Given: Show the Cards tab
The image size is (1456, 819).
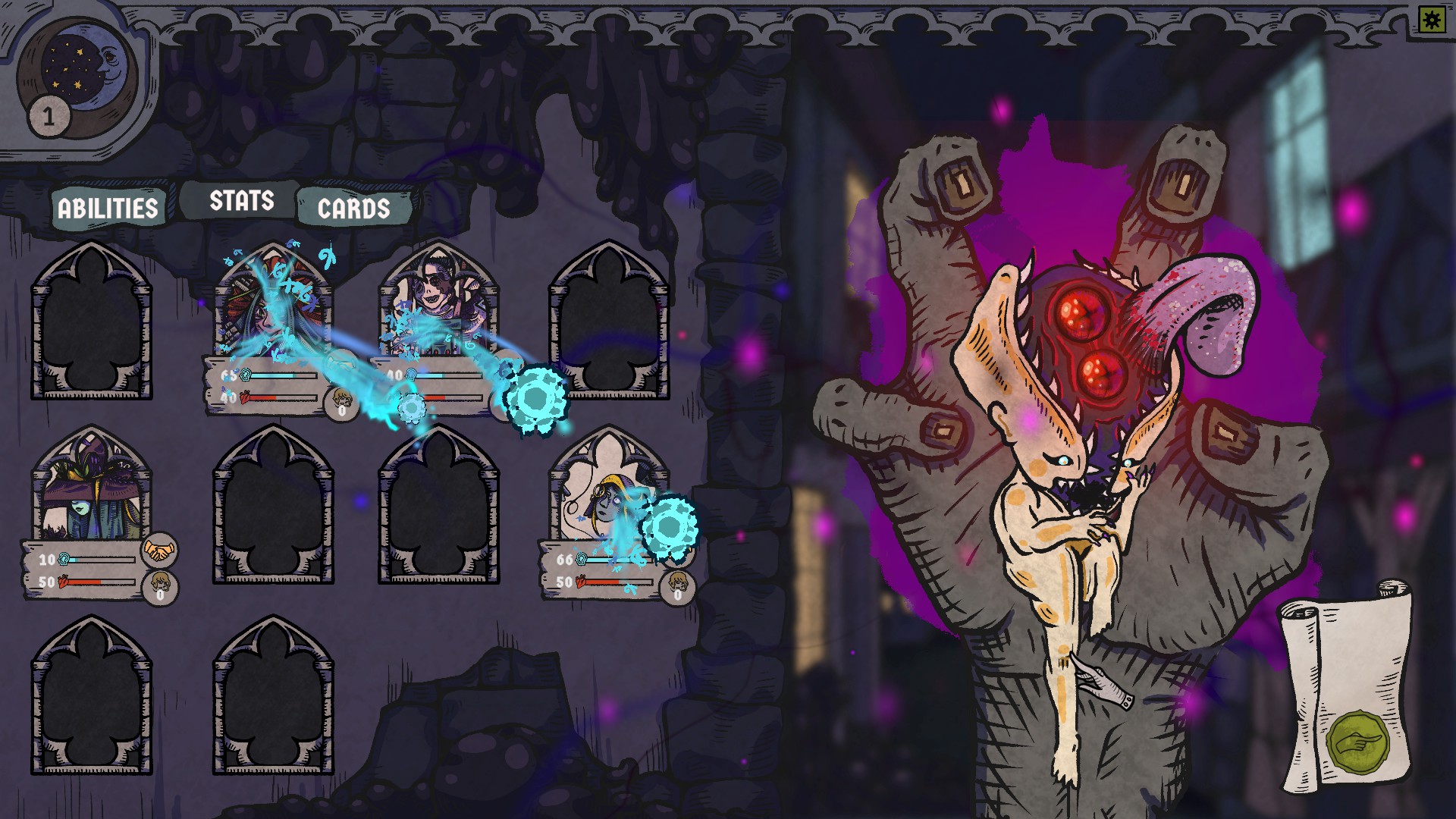Looking at the screenshot, I should [x=353, y=209].
